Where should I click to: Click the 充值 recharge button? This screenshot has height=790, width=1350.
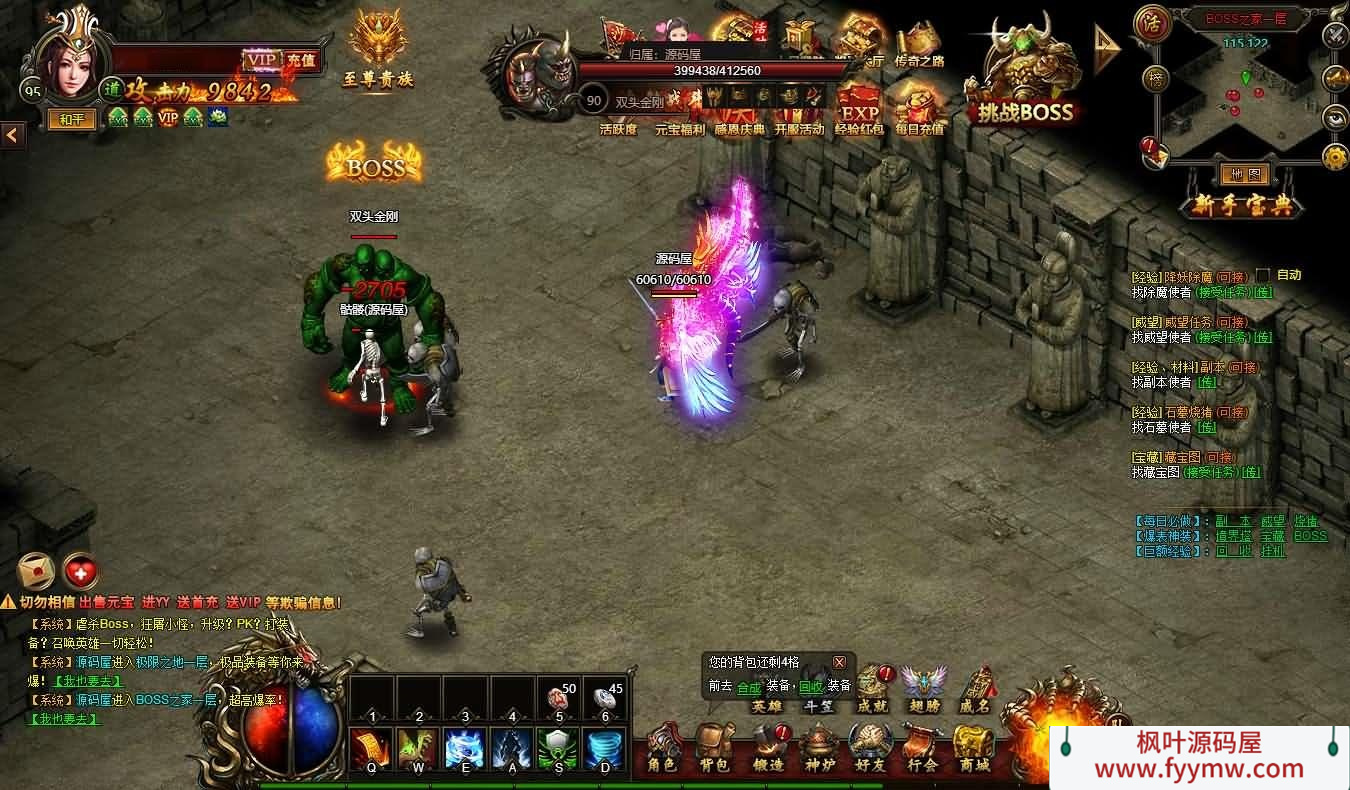click(300, 60)
